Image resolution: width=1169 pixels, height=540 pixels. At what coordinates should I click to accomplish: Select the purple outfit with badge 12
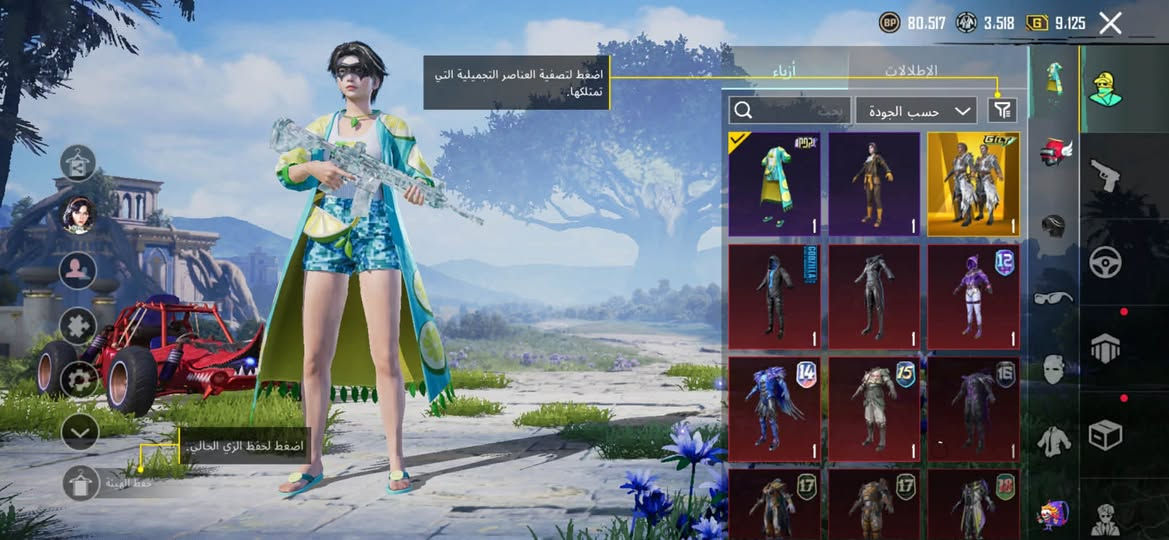973,296
